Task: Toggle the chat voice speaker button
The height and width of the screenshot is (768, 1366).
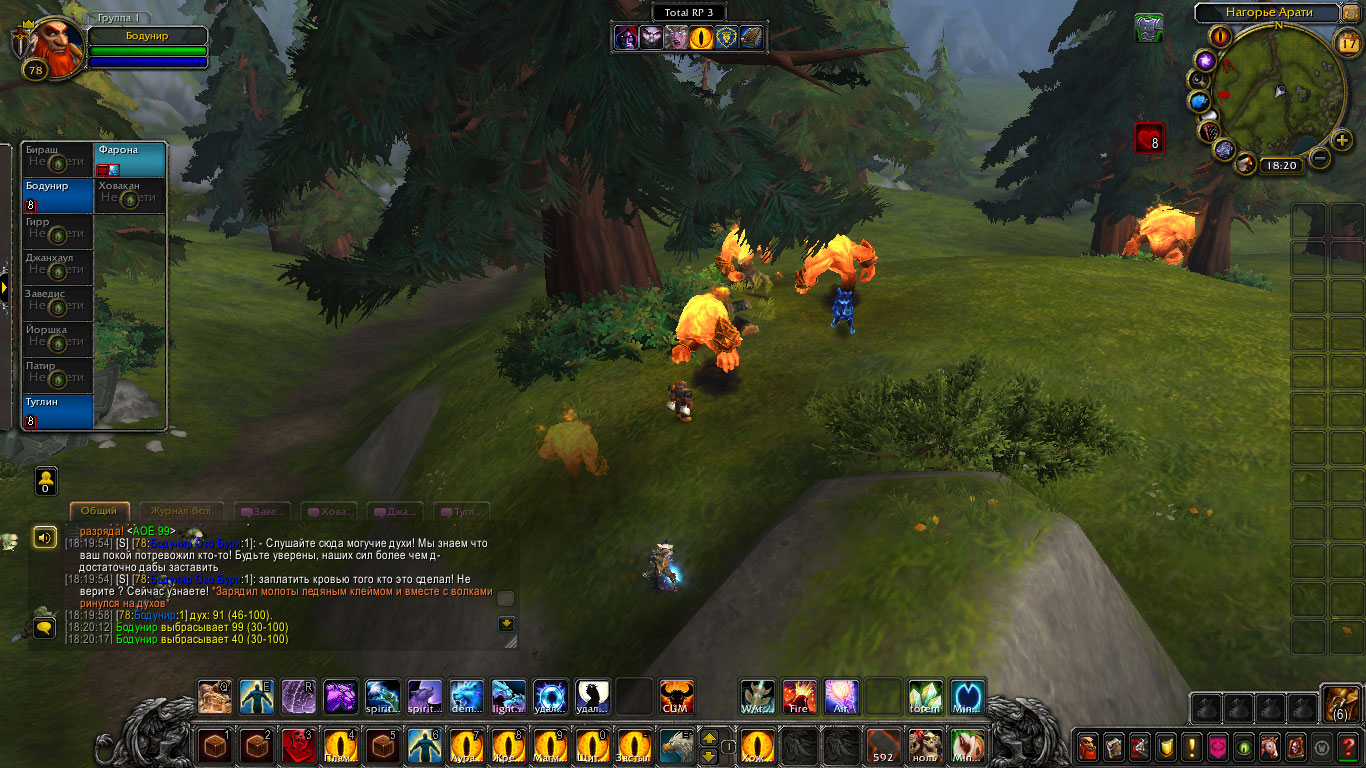Action: pos(44,538)
